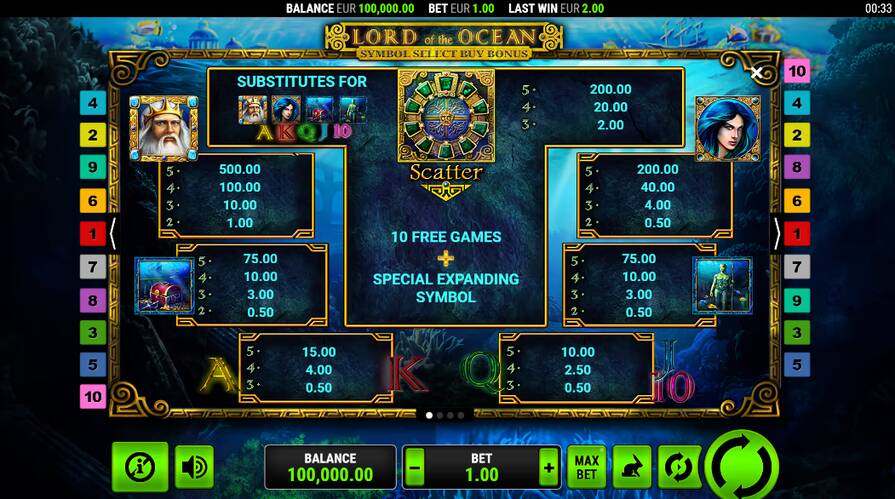Enable fast spin rabbit mode
The height and width of the screenshot is (499, 895).
[x=631, y=467]
